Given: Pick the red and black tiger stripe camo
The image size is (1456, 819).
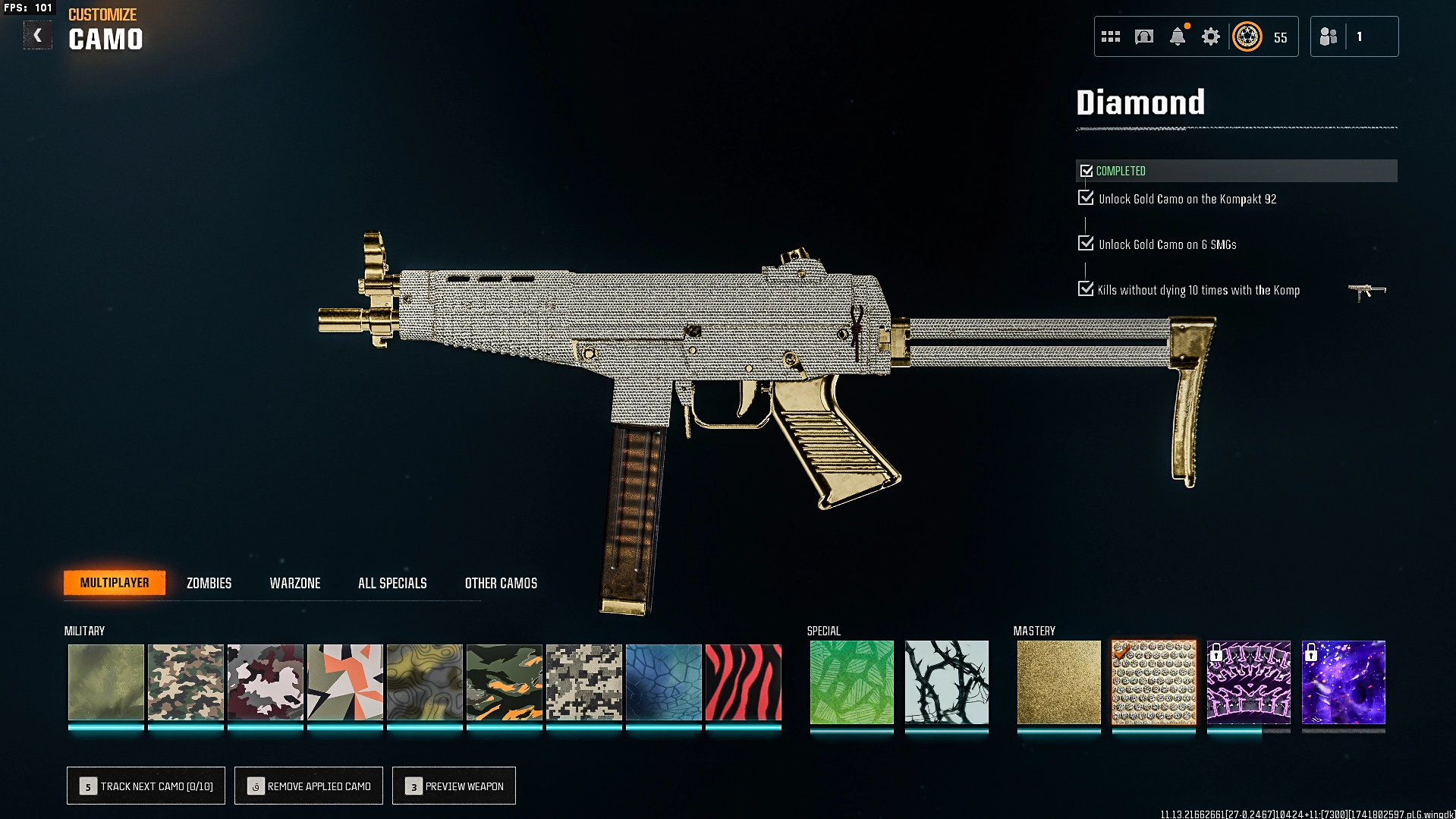Looking at the screenshot, I should [x=743, y=682].
